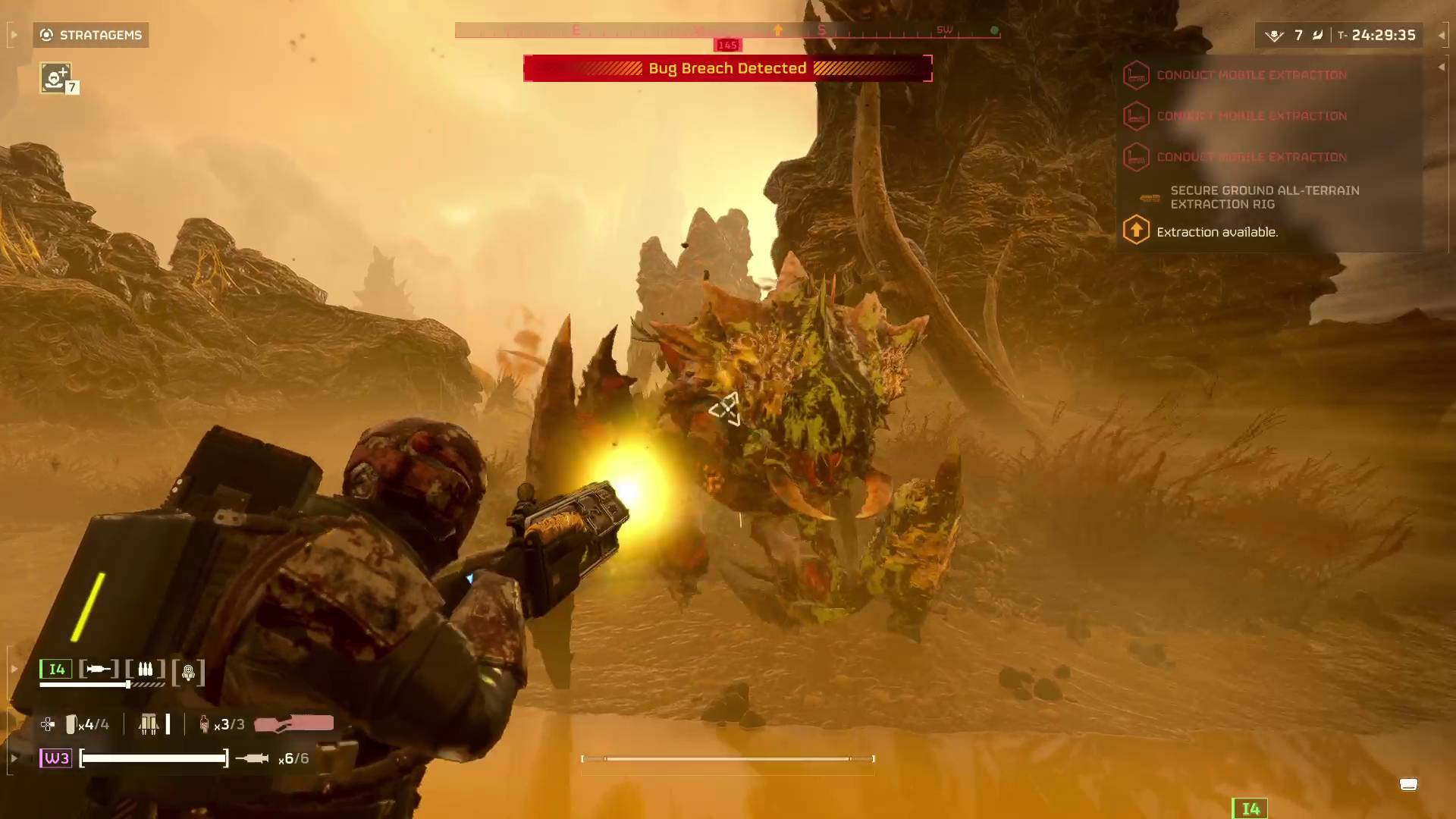The height and width of the screenshot is (819, 1456).
Task: Toggle the purple W3 player indicator
Action: pos(55,758)
